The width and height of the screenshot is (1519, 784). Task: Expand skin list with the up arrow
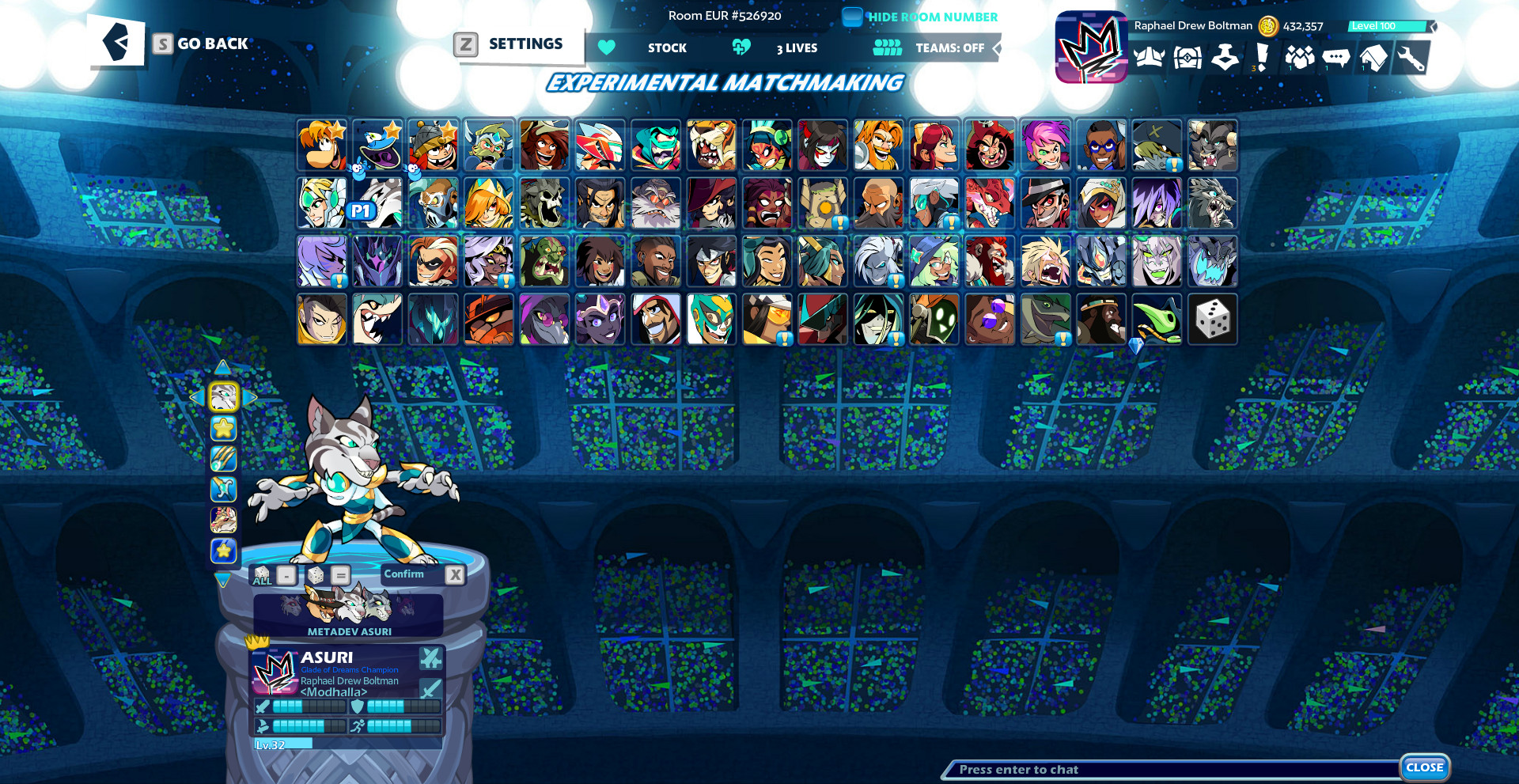[x=224, y=365]
